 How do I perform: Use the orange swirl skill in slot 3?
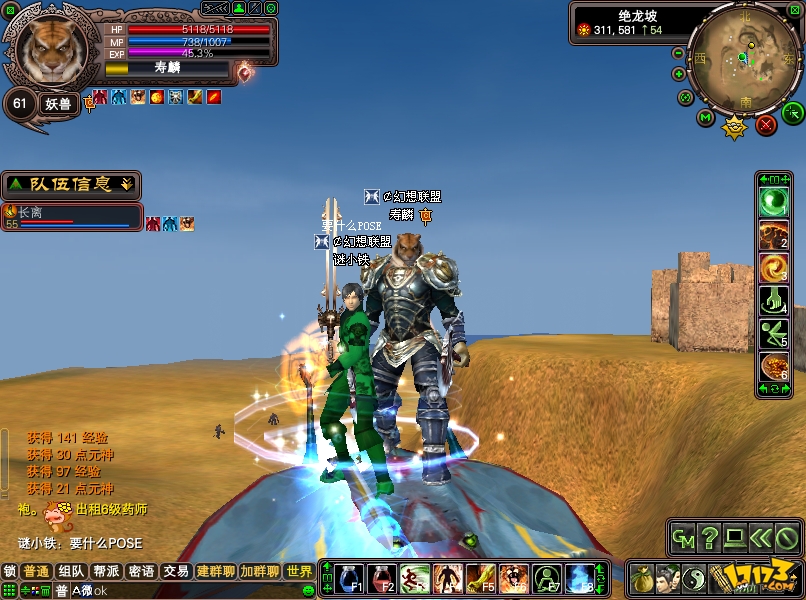pos(774,267)
